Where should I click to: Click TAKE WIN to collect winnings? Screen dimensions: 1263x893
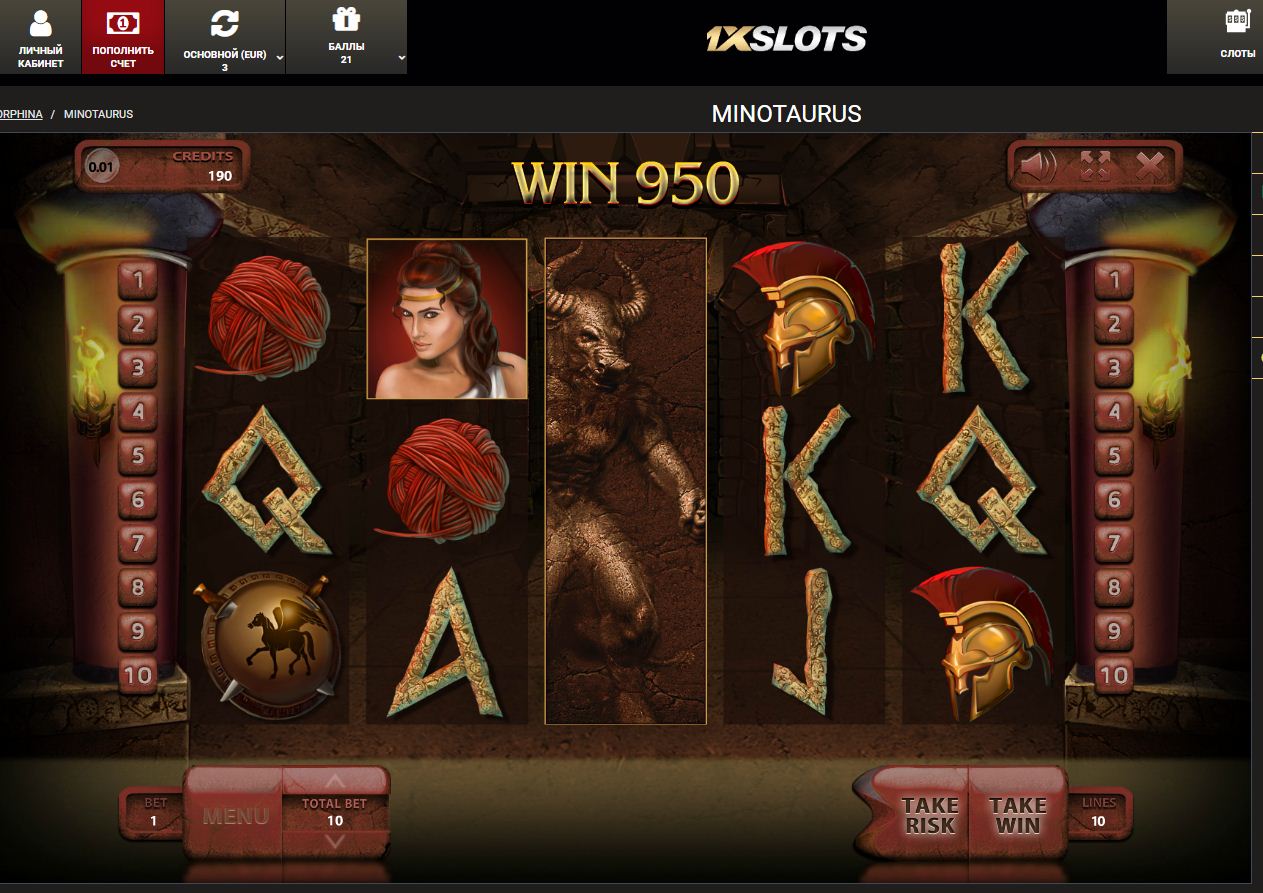coord(1017,815)
